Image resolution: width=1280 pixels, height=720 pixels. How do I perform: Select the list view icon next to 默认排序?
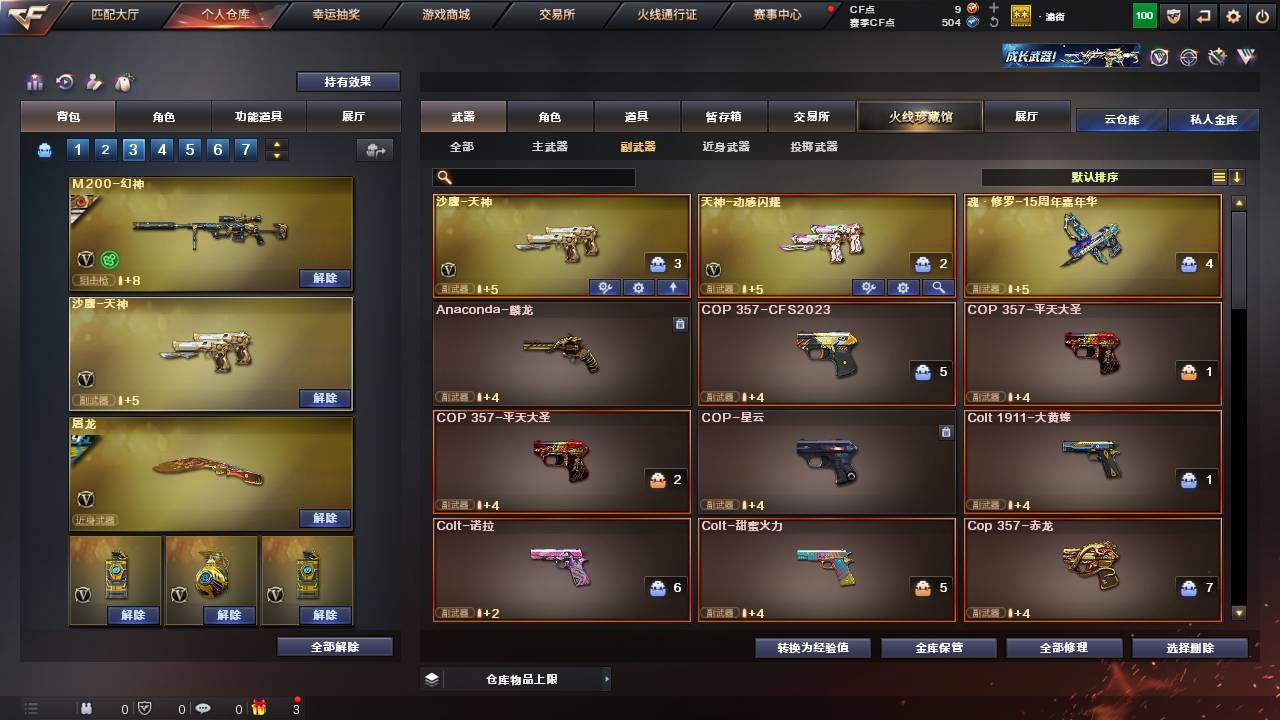coord(1217,176)
